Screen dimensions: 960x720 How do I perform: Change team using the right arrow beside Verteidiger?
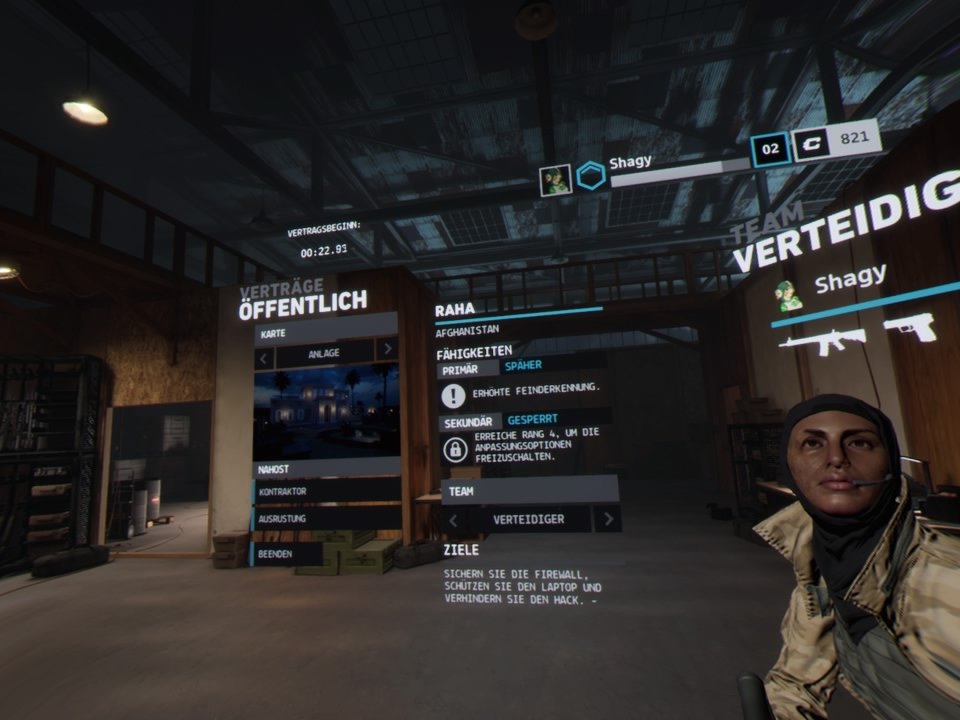coord(607,518)
